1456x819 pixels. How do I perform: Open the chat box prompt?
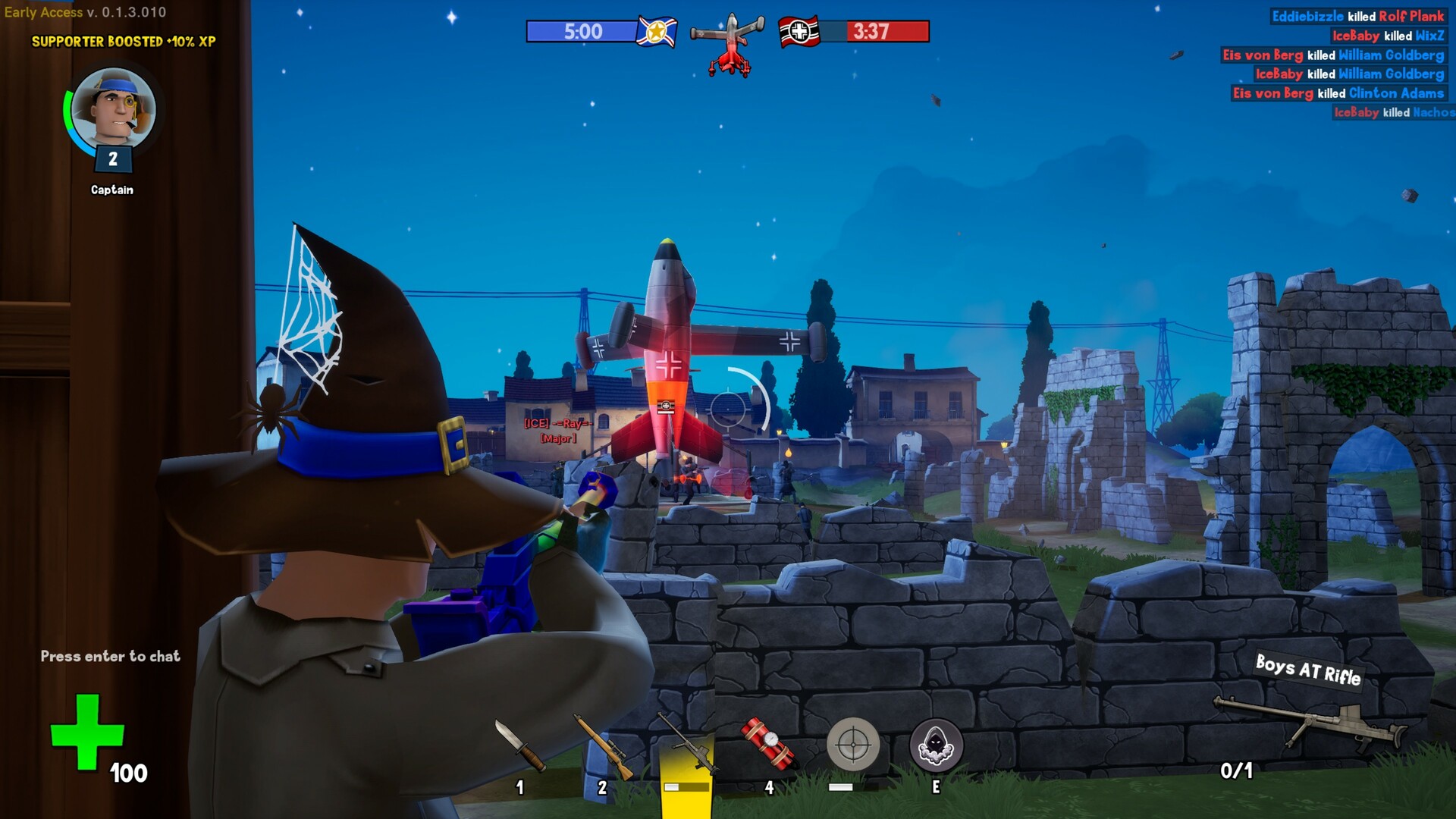(x=111, y=656)
